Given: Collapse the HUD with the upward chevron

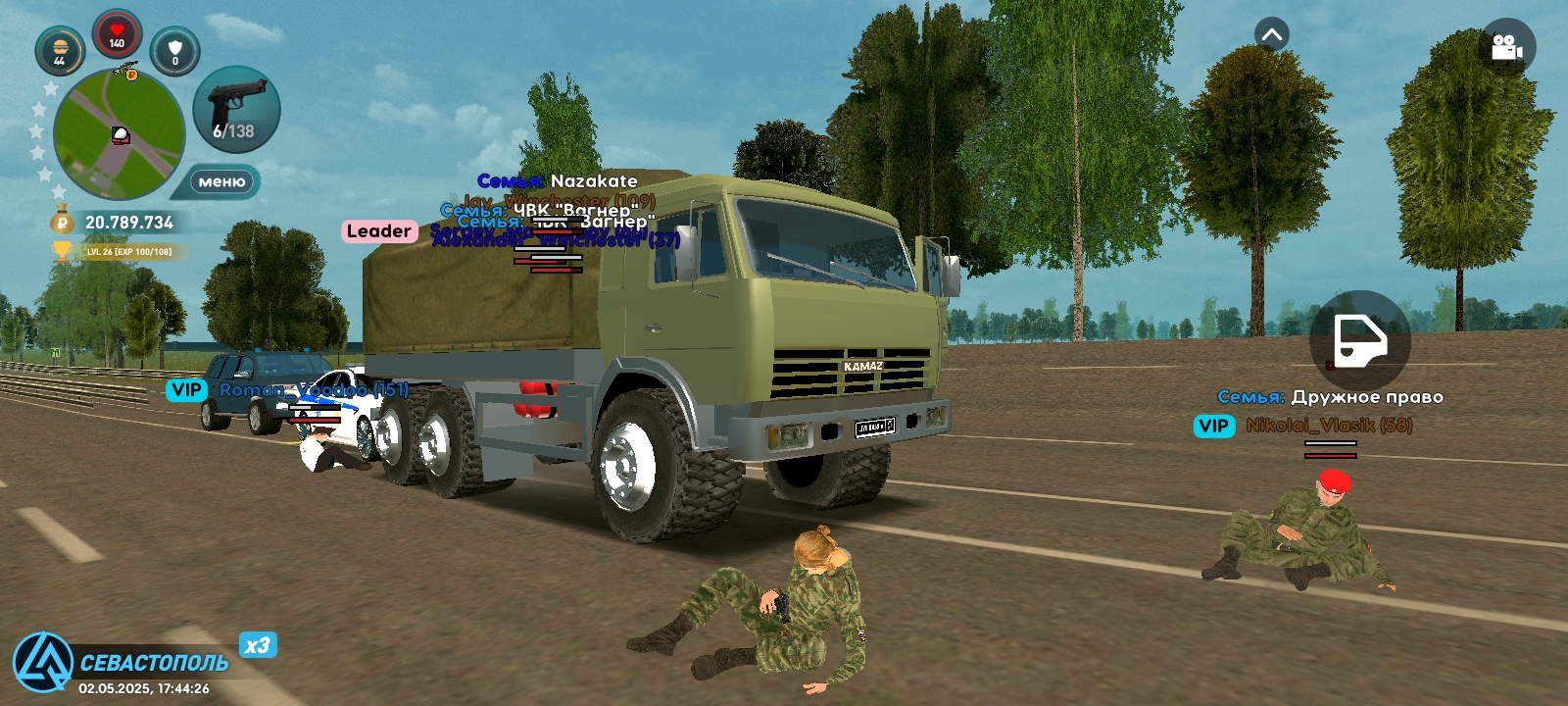Looking at the screenshot, I should 1271,34.
